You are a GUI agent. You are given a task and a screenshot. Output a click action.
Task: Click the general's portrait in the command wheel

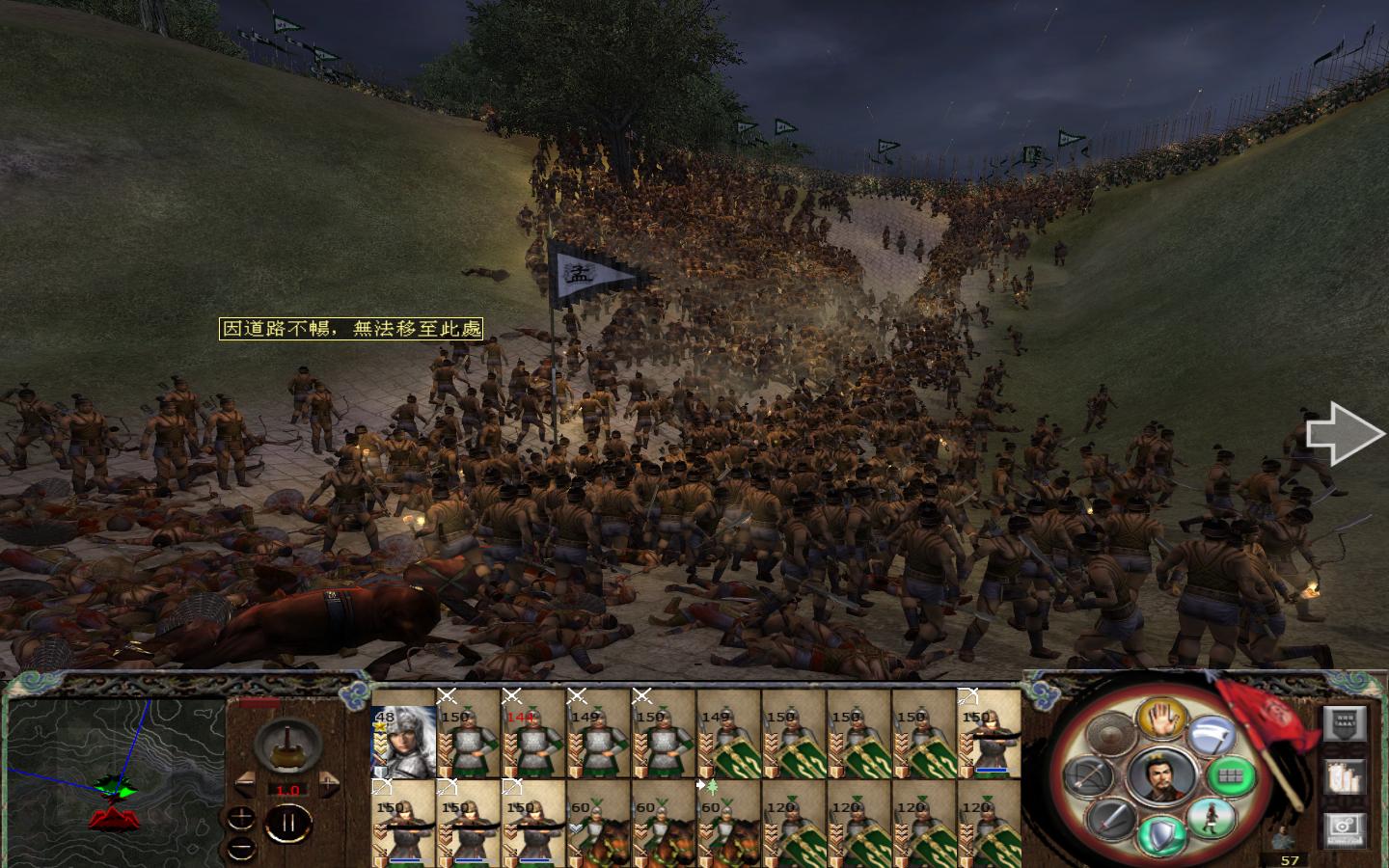[x=1160, y=776]
